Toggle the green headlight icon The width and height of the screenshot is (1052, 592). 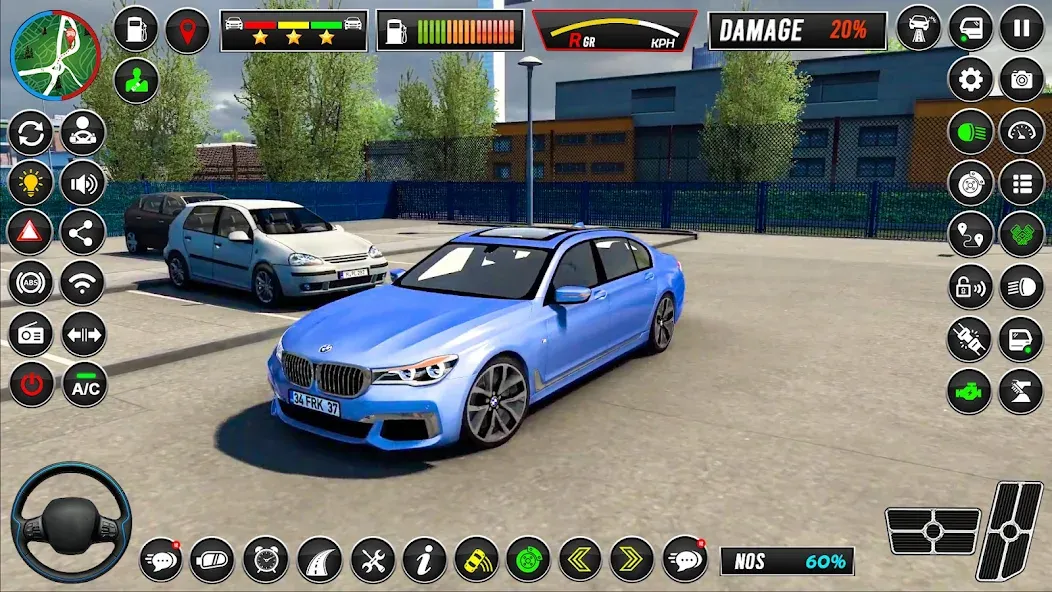coord(970,131)
